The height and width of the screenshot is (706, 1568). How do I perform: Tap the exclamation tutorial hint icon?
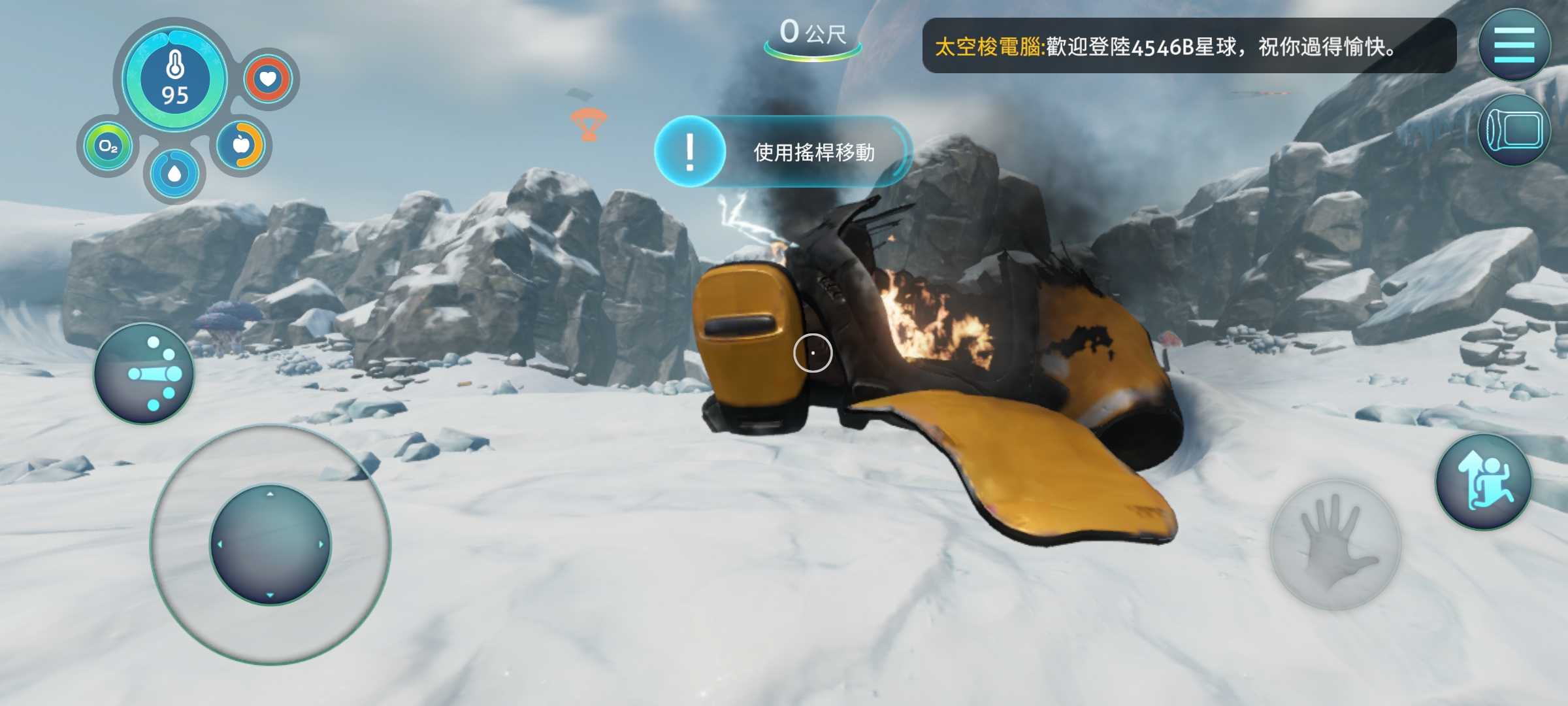[690, 152]
